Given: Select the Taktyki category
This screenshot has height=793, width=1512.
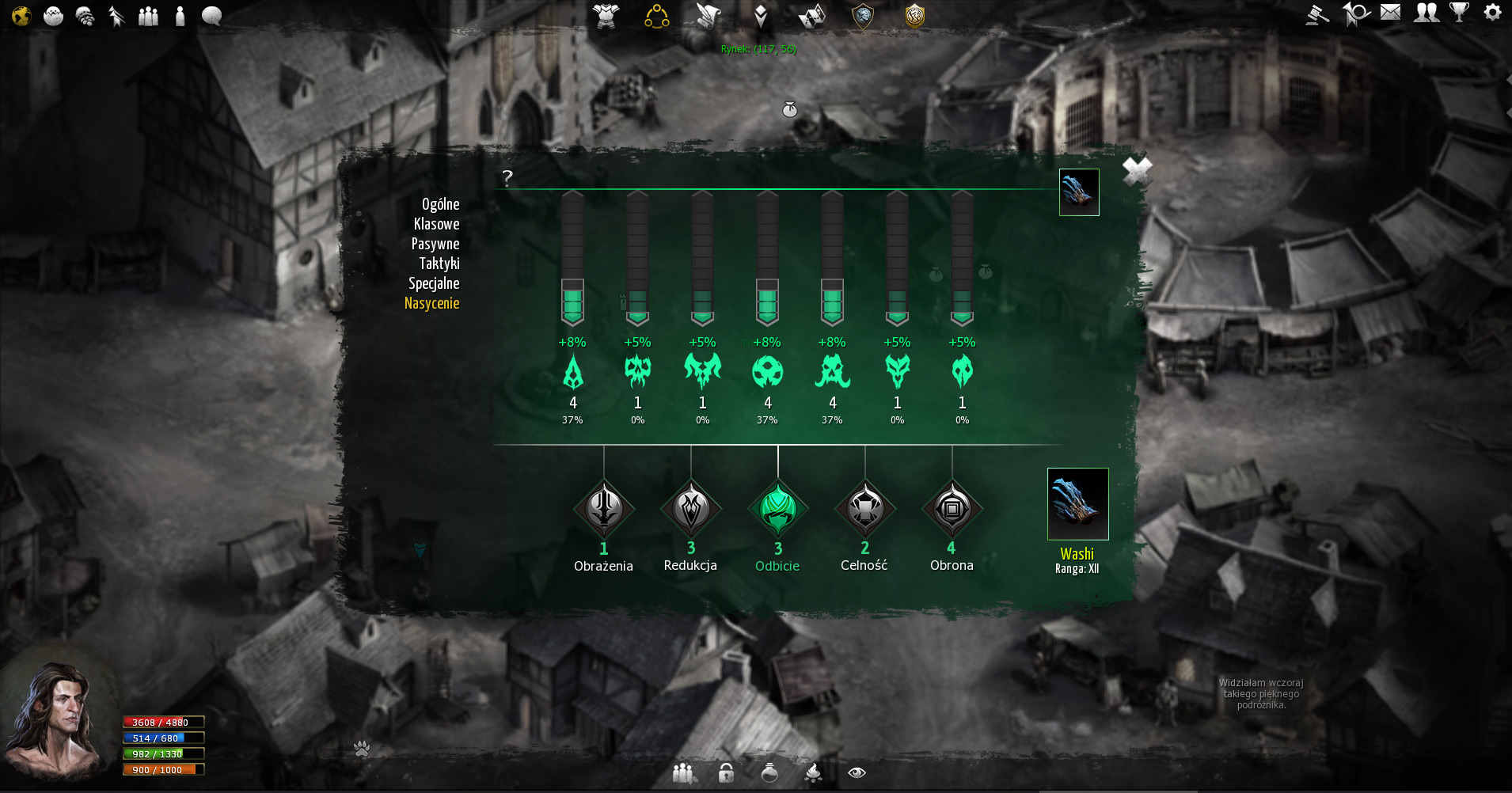Looking at the screenshot, I should point(439,264).
